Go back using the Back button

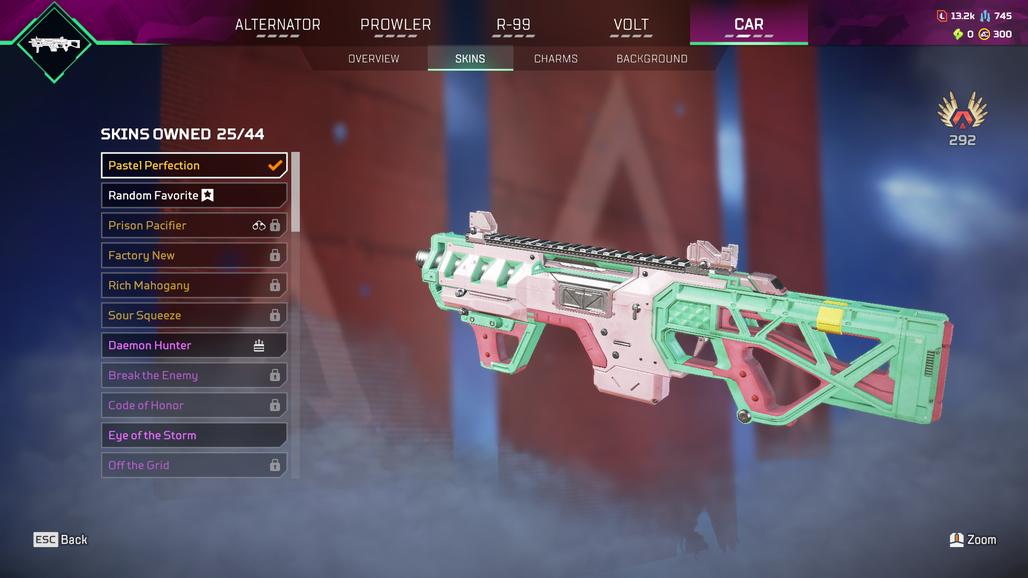(x=61, y=539)
